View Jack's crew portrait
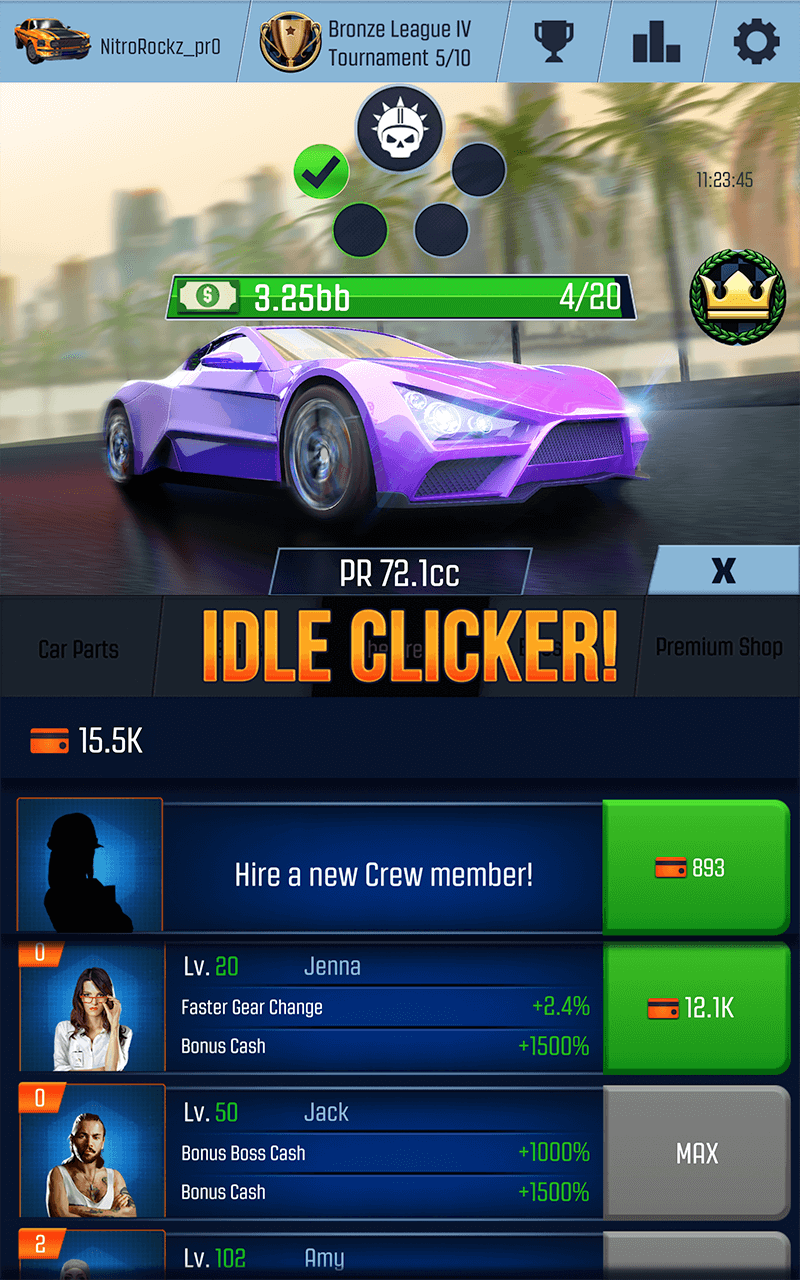The width and height of the screenshot is (800, 1280). click(x=91, y=1153)
